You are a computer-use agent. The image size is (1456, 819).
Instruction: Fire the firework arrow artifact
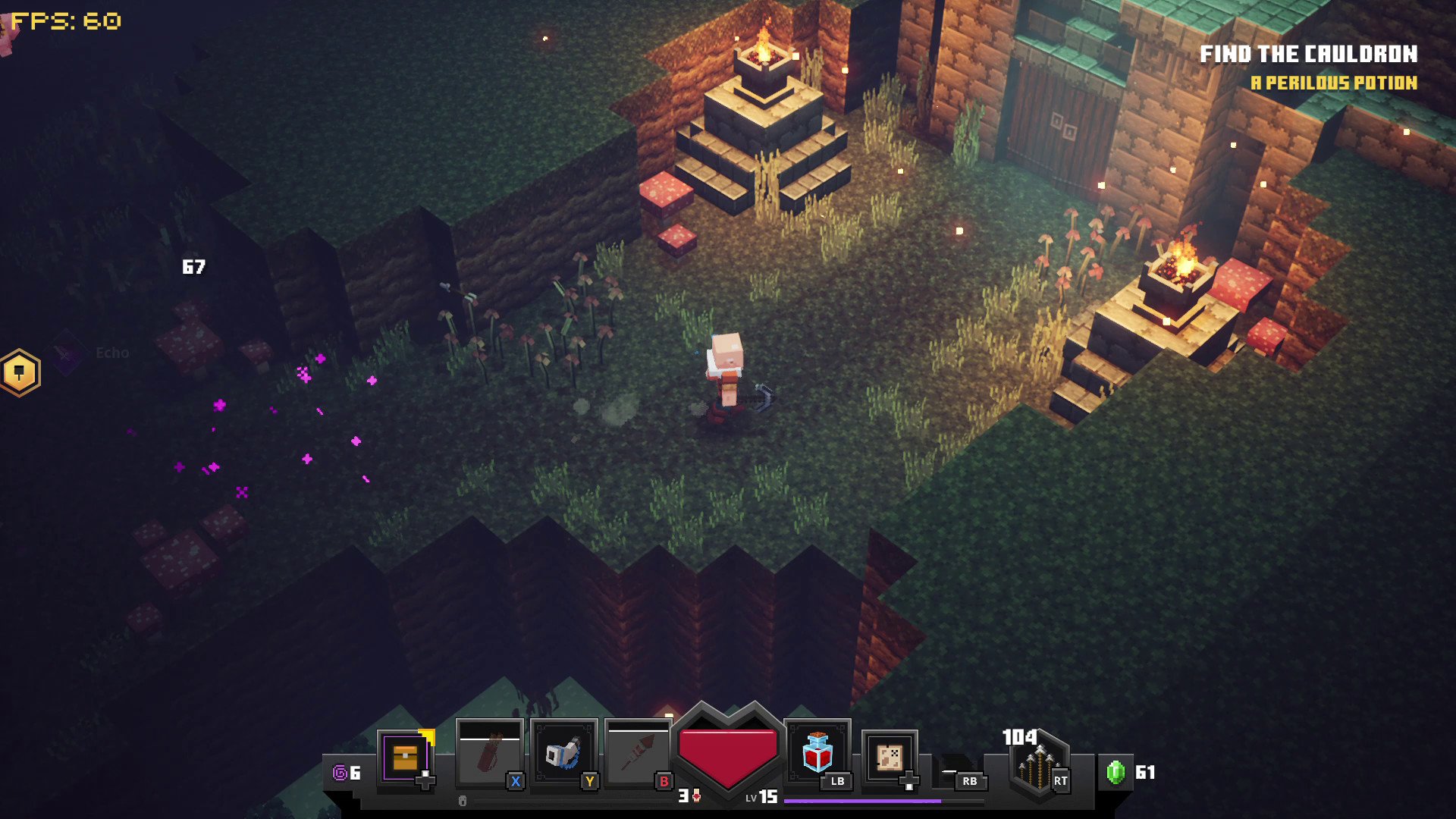(638, 754)
